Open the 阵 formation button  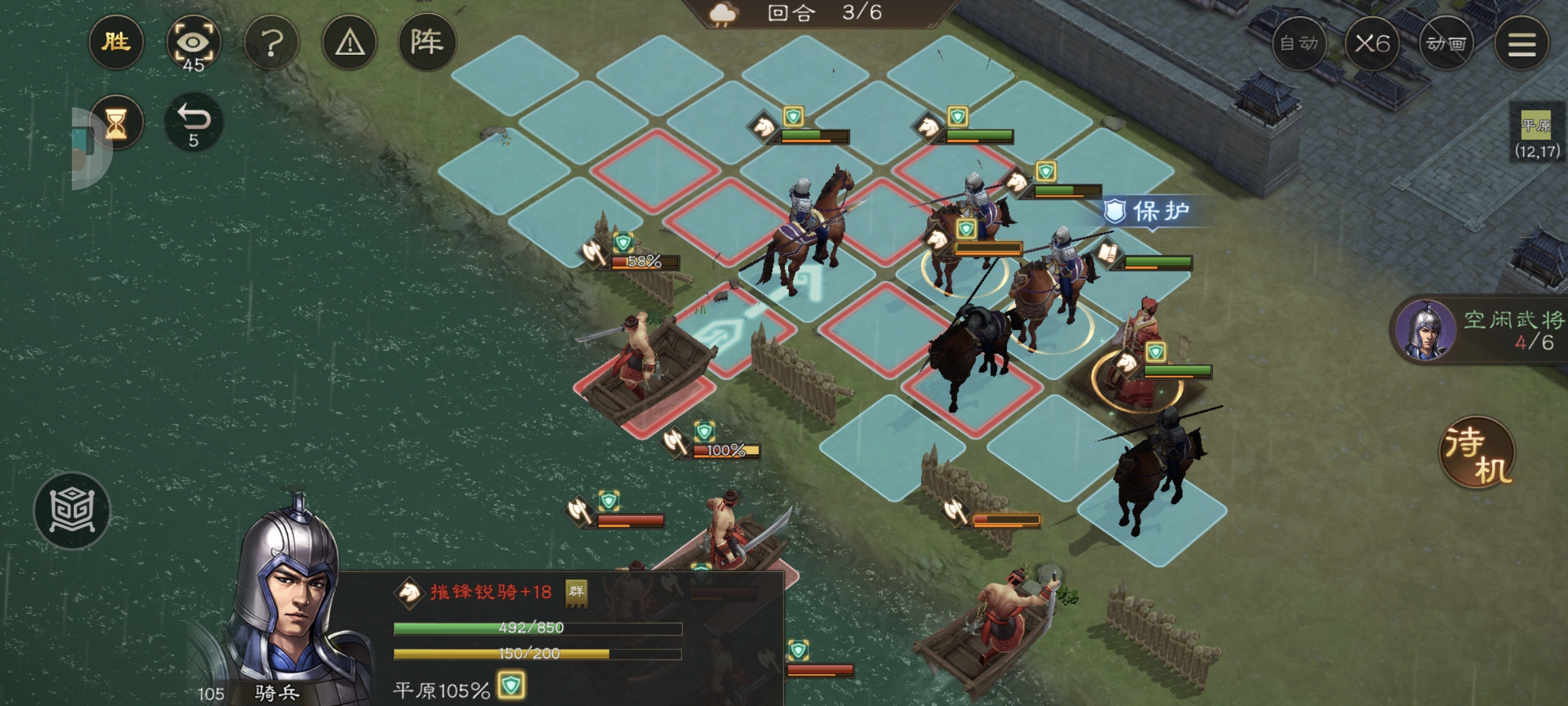(x=427, y=43)
